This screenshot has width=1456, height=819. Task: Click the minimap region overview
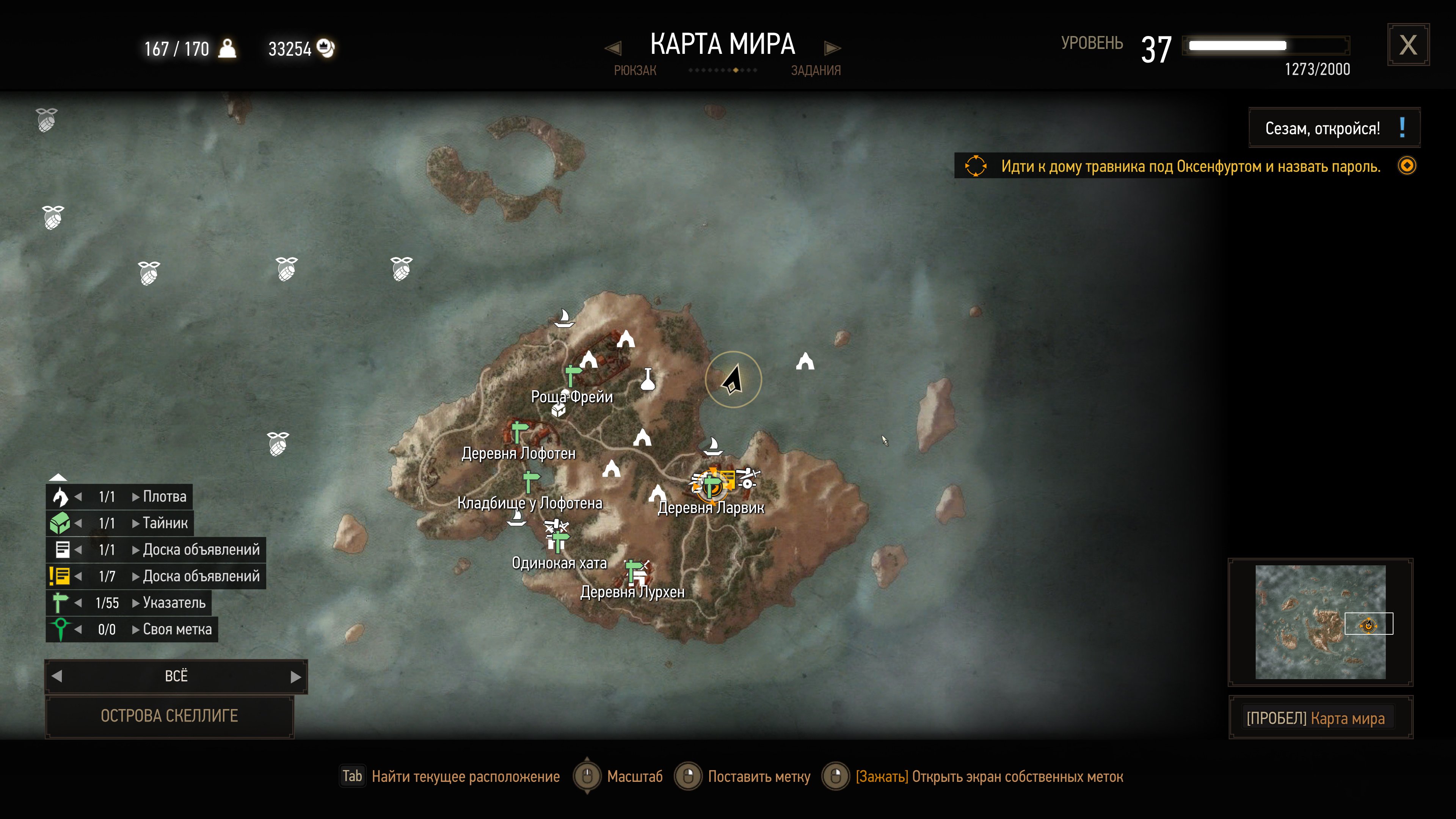1320,622
